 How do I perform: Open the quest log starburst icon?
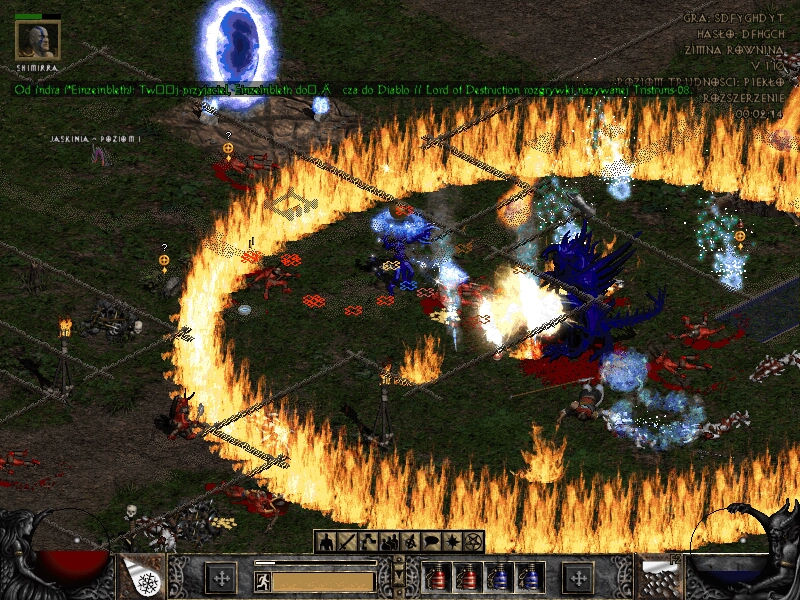[x=452, y=541]
